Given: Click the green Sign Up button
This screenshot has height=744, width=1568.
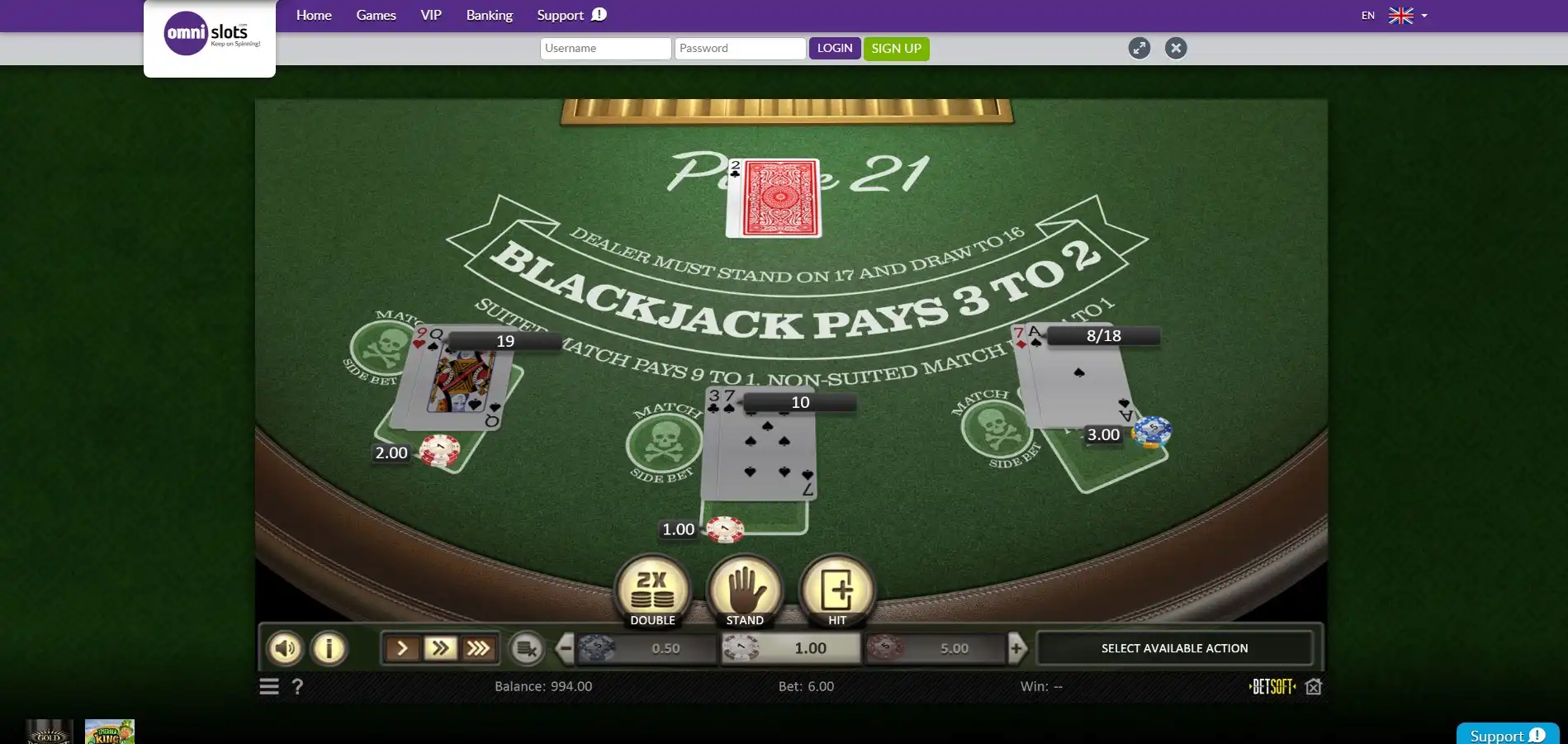Looking at the screenshot, I should 896,48.
